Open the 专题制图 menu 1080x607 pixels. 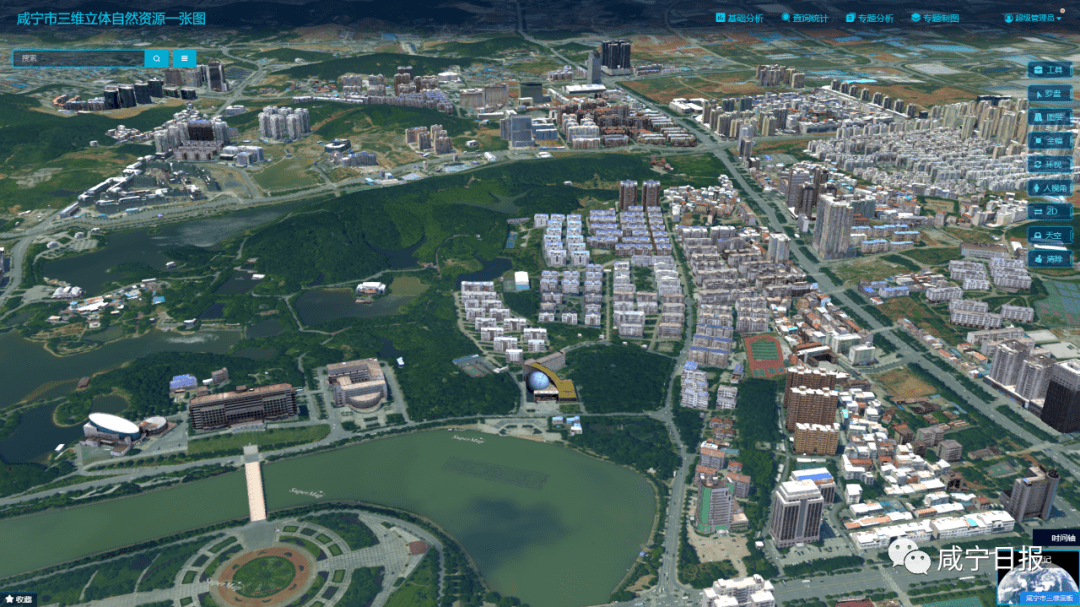(x=935, y=18)
